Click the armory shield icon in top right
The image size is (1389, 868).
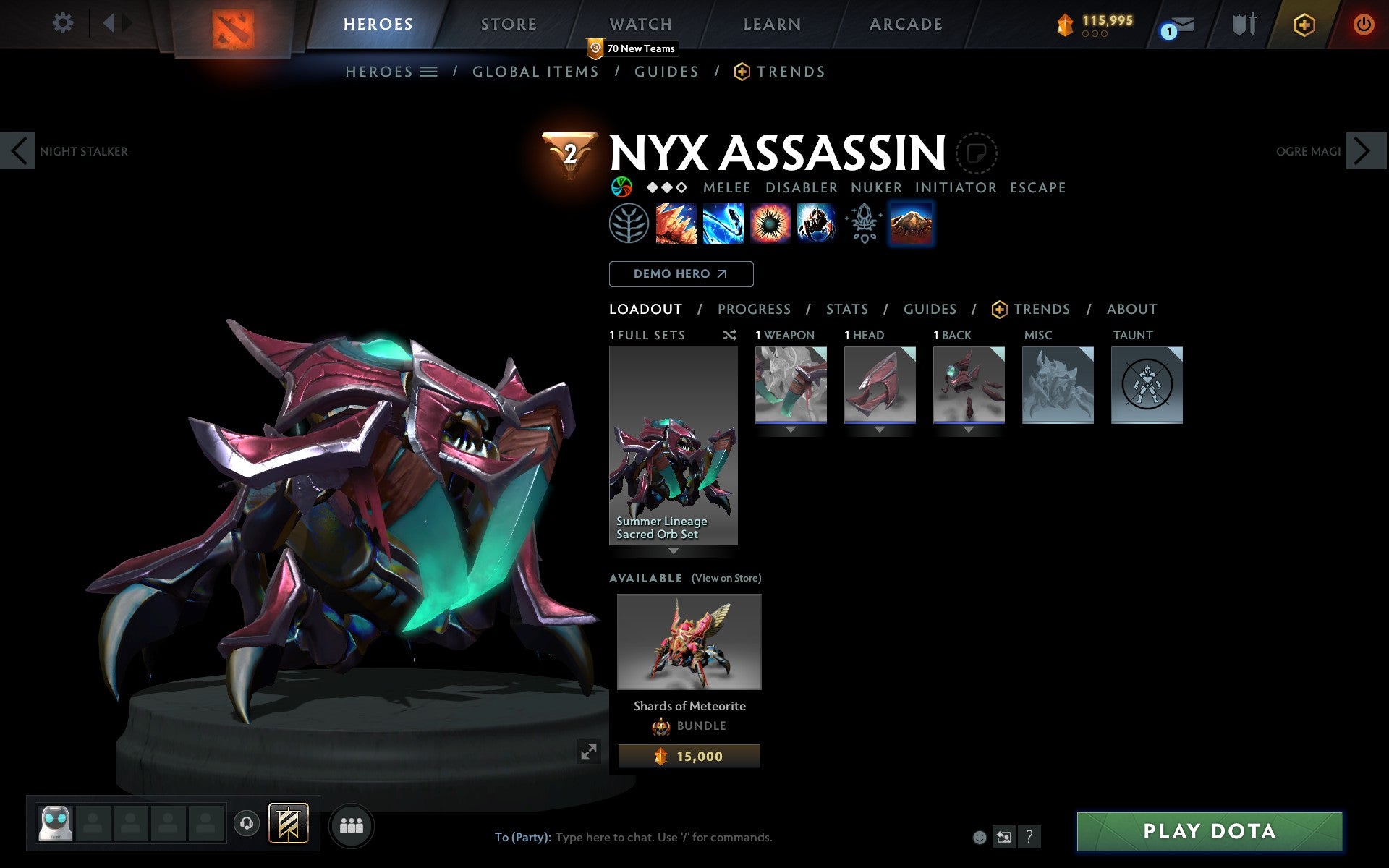tap(1242, 24)
